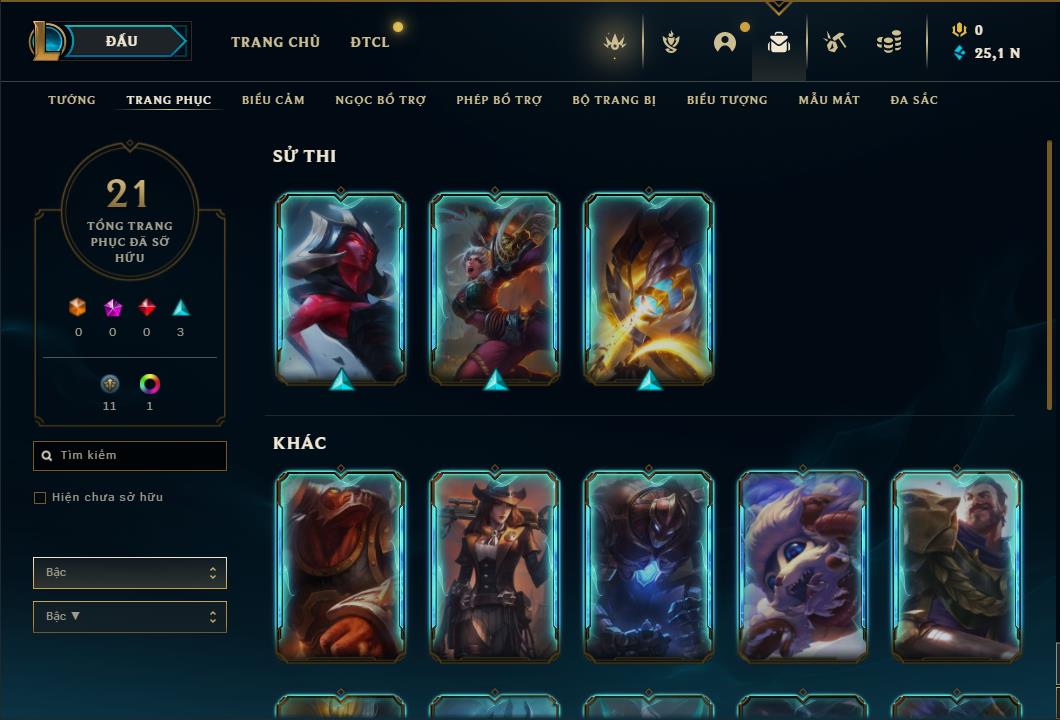This screenshot has height=720, width=1060.
Task: Go to TRANG CHỦ home page
Action: [x=275, y=42]
